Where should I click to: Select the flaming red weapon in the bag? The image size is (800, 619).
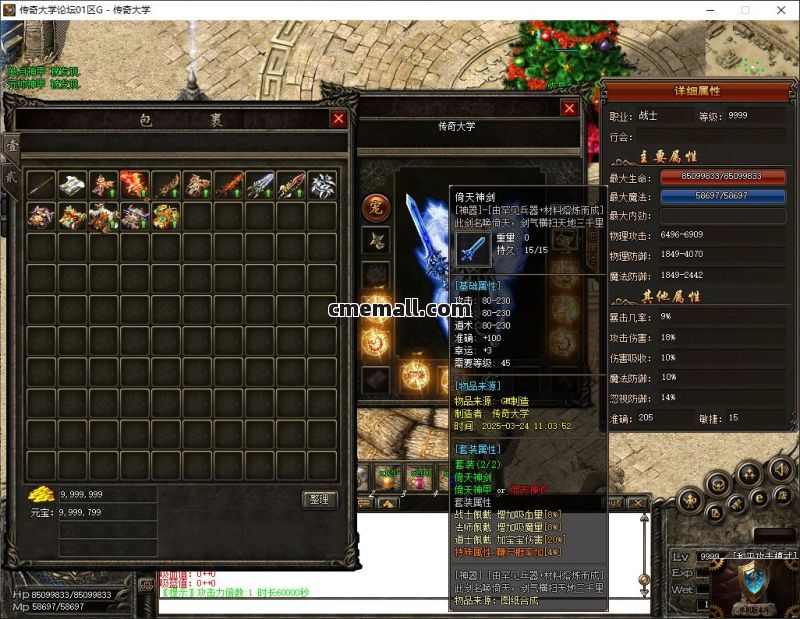pos(134,185)
